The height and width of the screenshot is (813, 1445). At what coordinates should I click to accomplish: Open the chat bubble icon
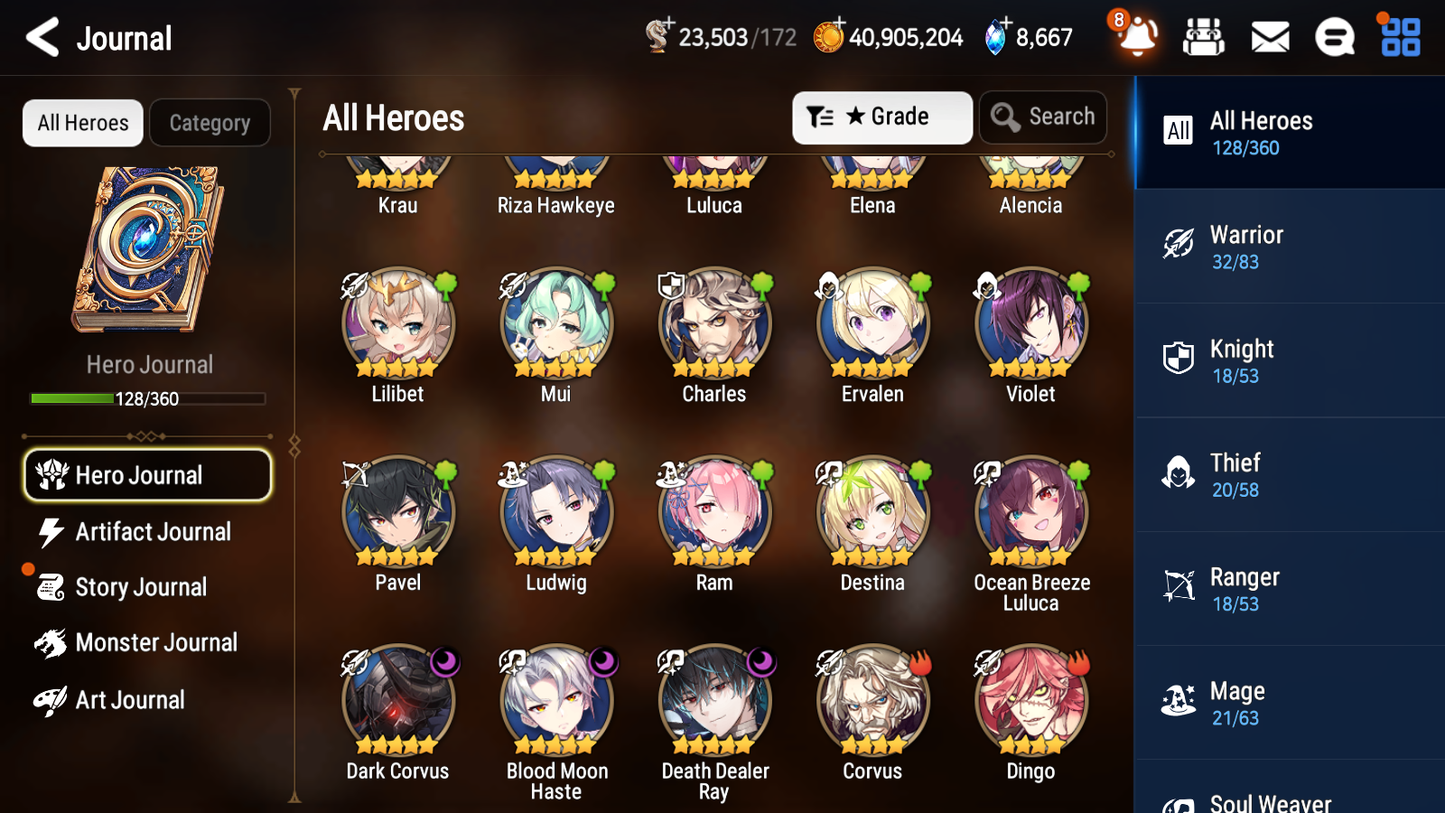point(1334,36)
